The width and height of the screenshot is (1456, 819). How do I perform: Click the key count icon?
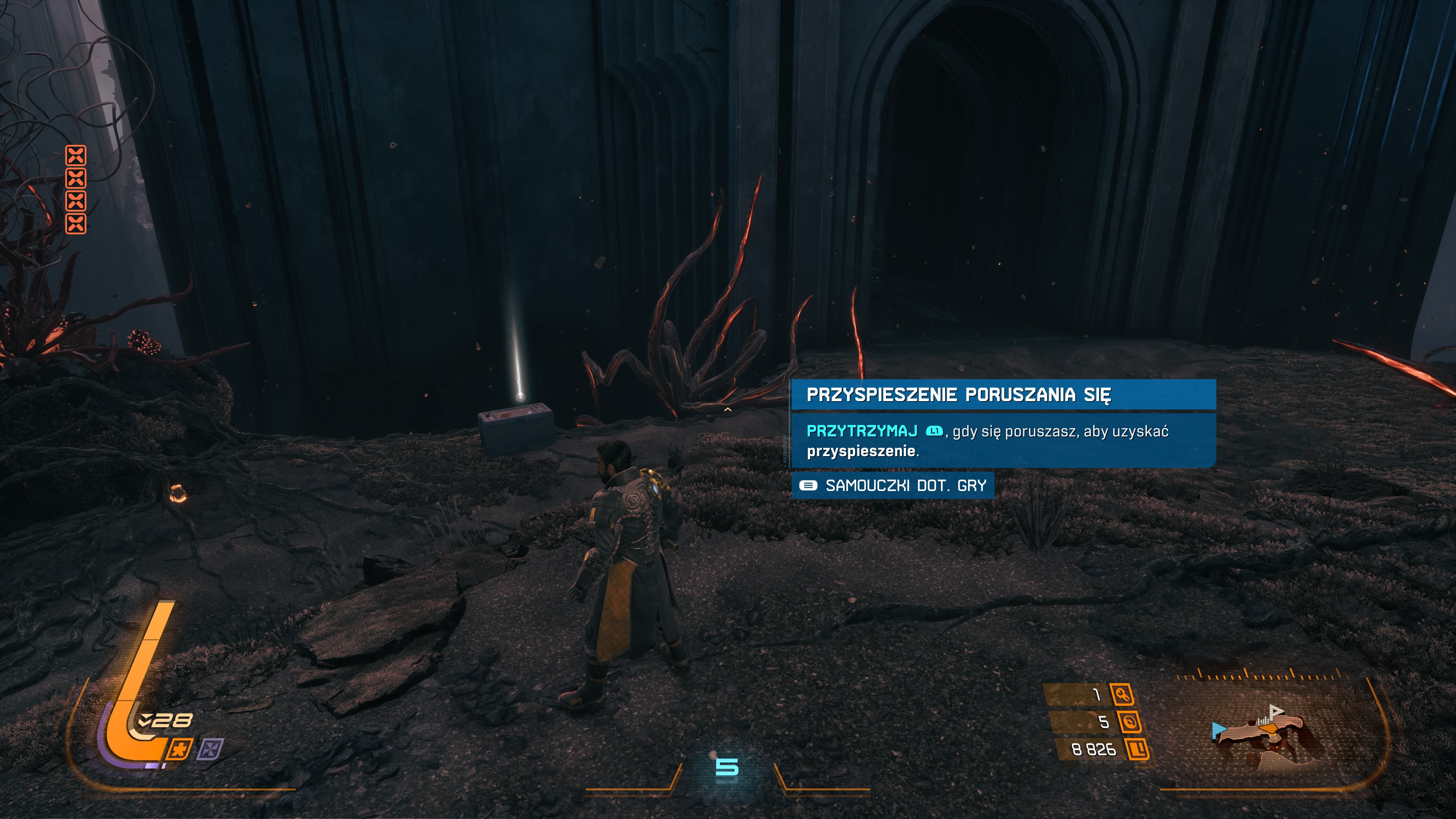1122,694
